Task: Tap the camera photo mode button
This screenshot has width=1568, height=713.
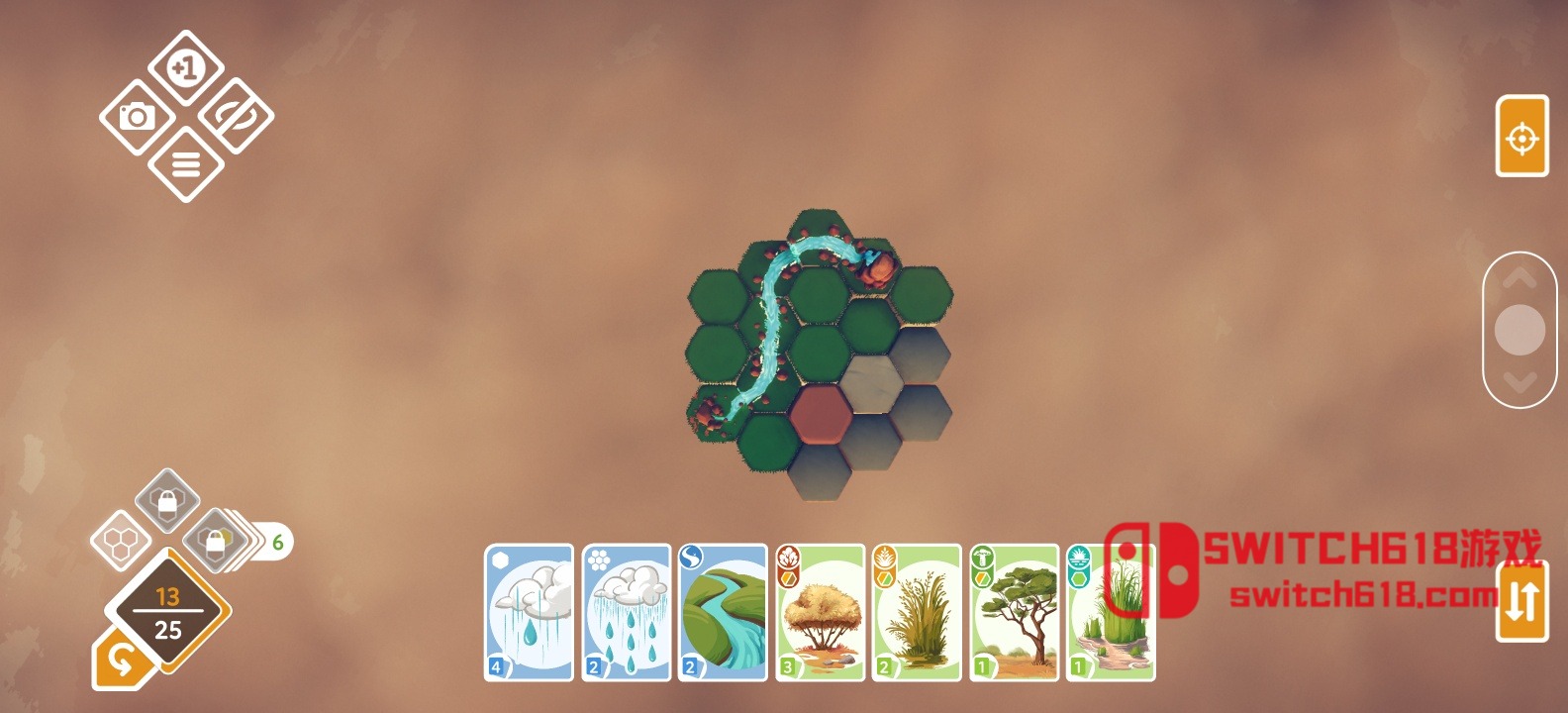Action: coord(137,117)
